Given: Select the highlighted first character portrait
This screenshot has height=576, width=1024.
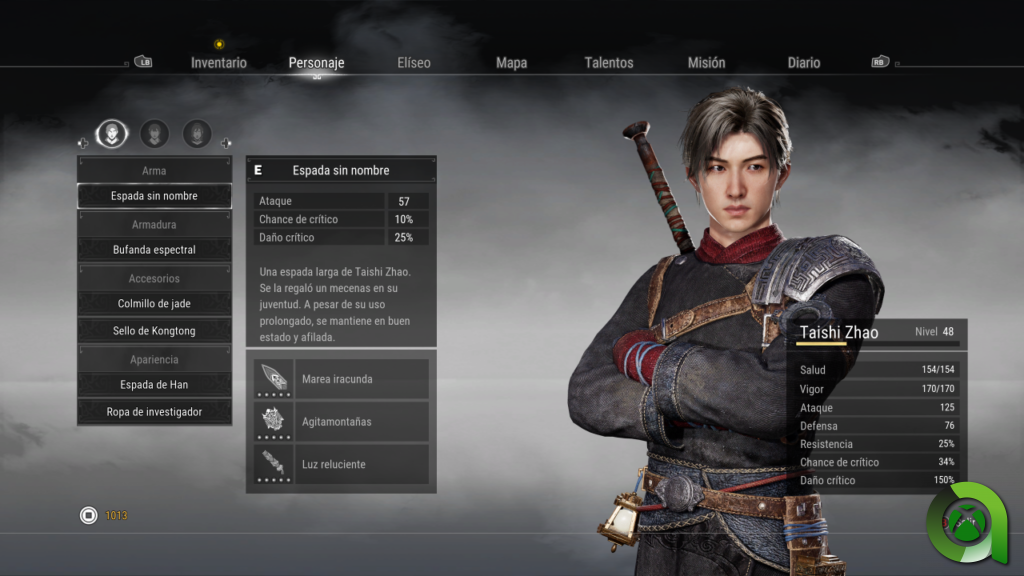Looking at the screenshot, I should (111, 133).
